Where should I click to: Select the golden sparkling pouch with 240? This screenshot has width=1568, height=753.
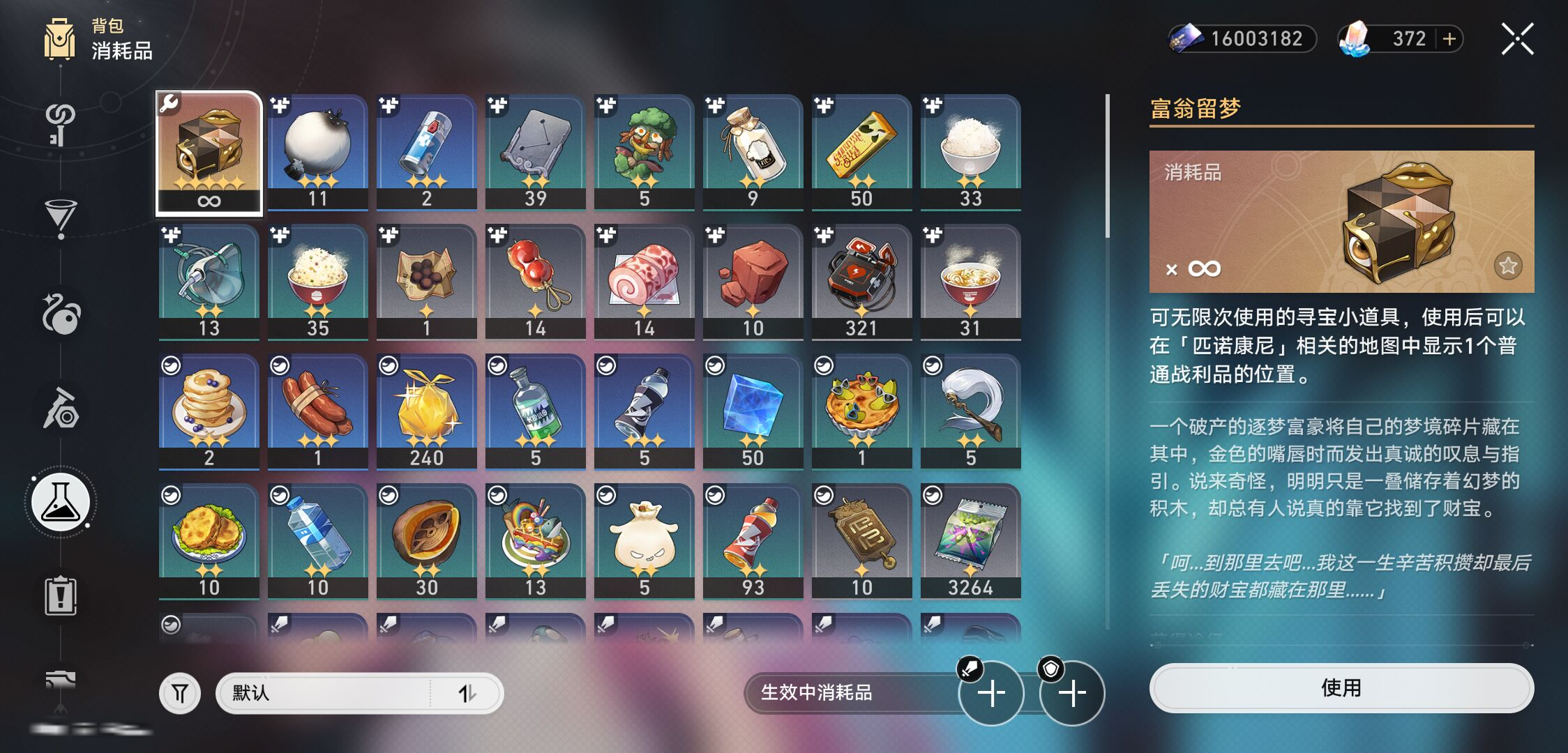pyautogui.click(x=426, y=411)
